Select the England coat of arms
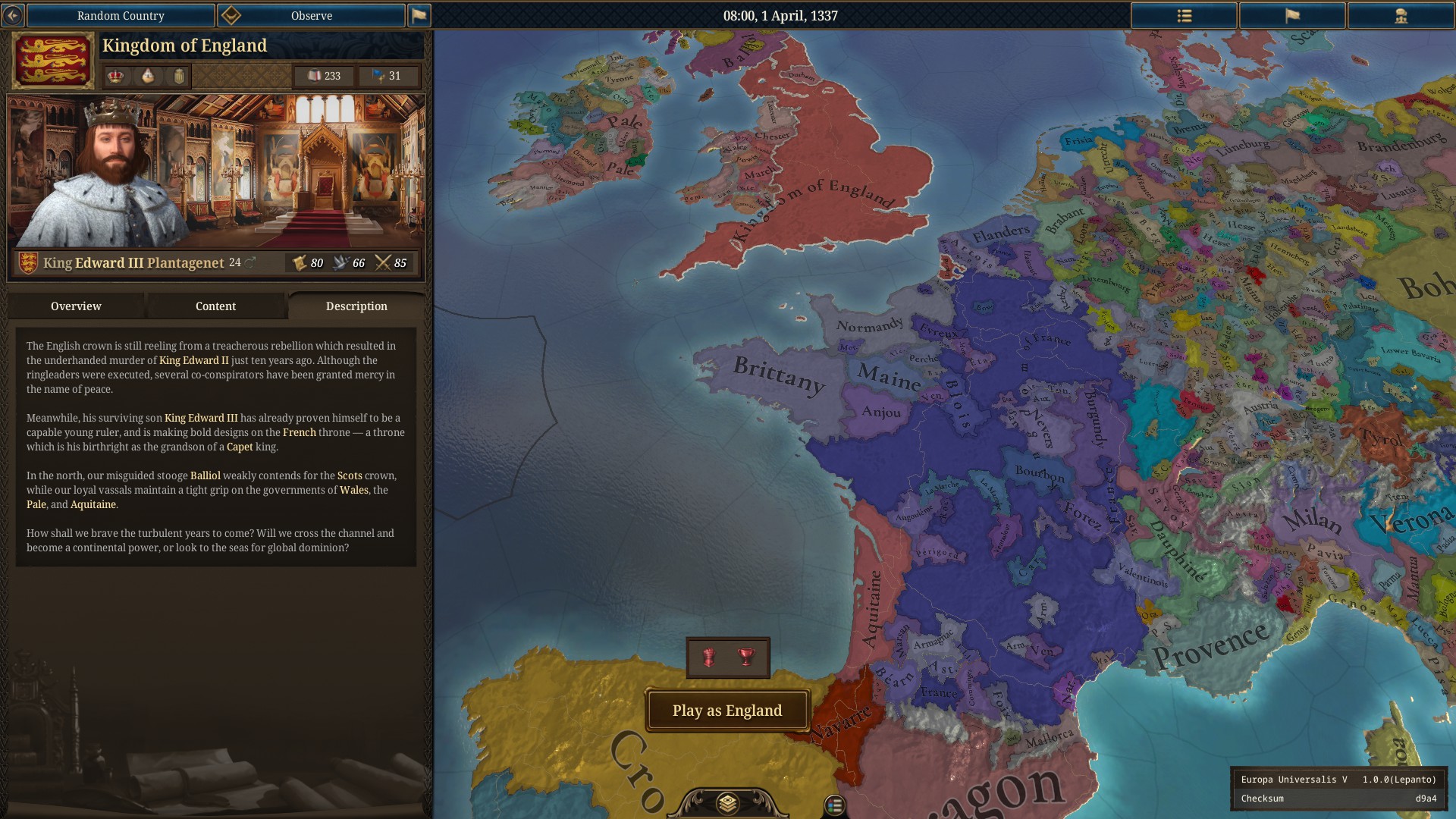The image size is (1456, 819). (x=53, y=61)
